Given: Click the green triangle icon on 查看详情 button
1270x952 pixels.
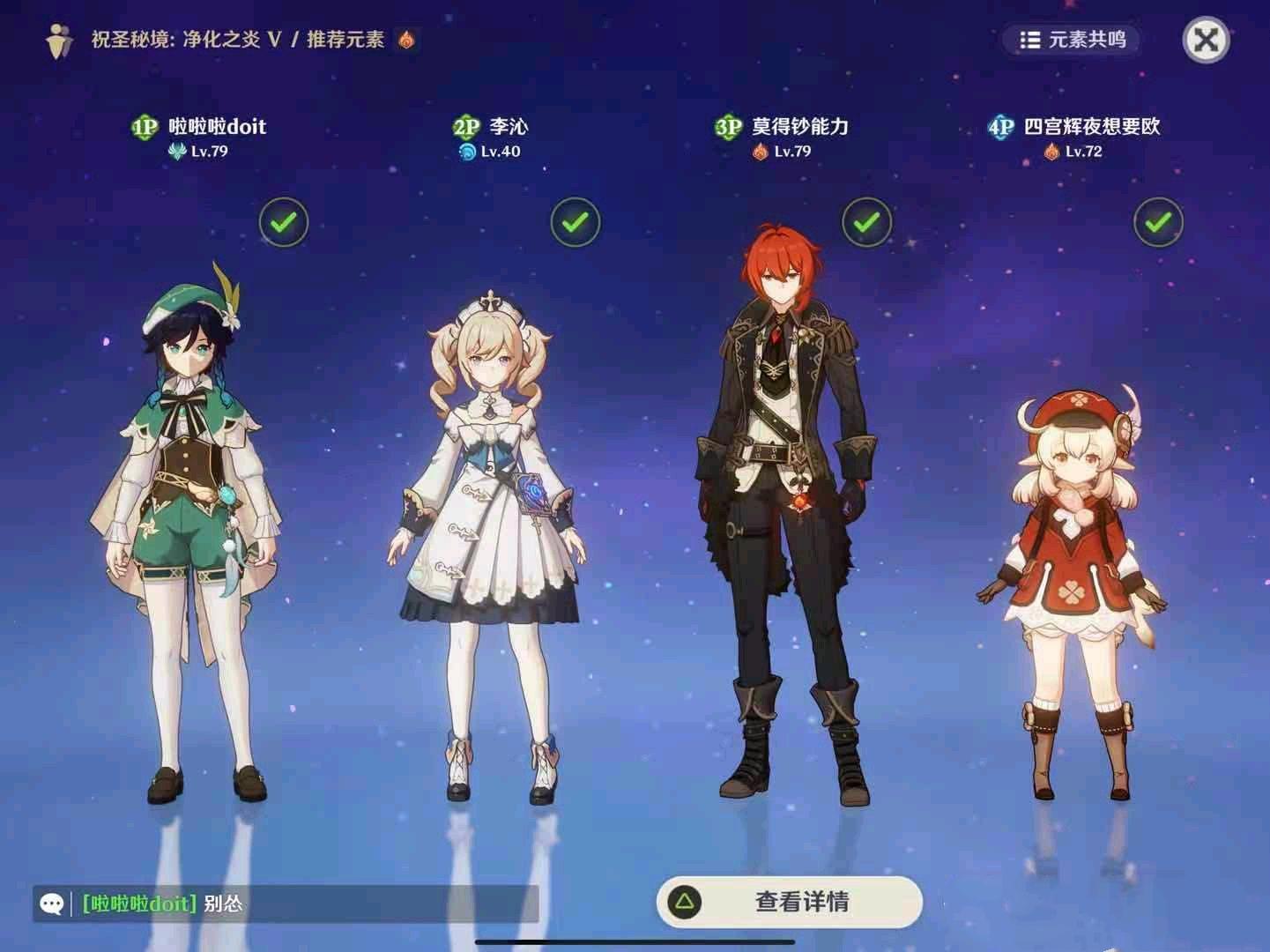Looking at the screenshot, I should tap(684, 902).
